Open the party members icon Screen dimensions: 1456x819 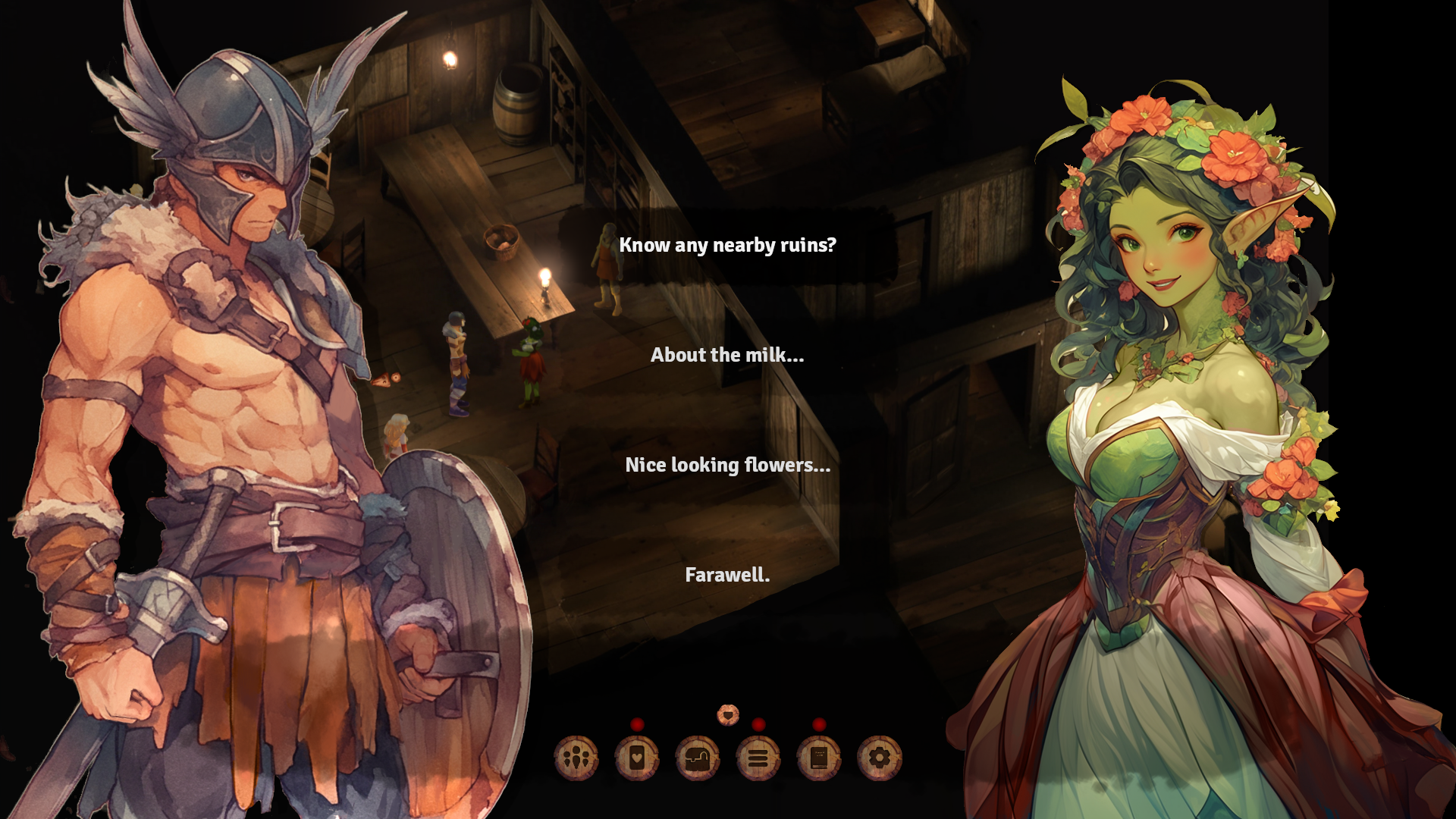(576, 758)
